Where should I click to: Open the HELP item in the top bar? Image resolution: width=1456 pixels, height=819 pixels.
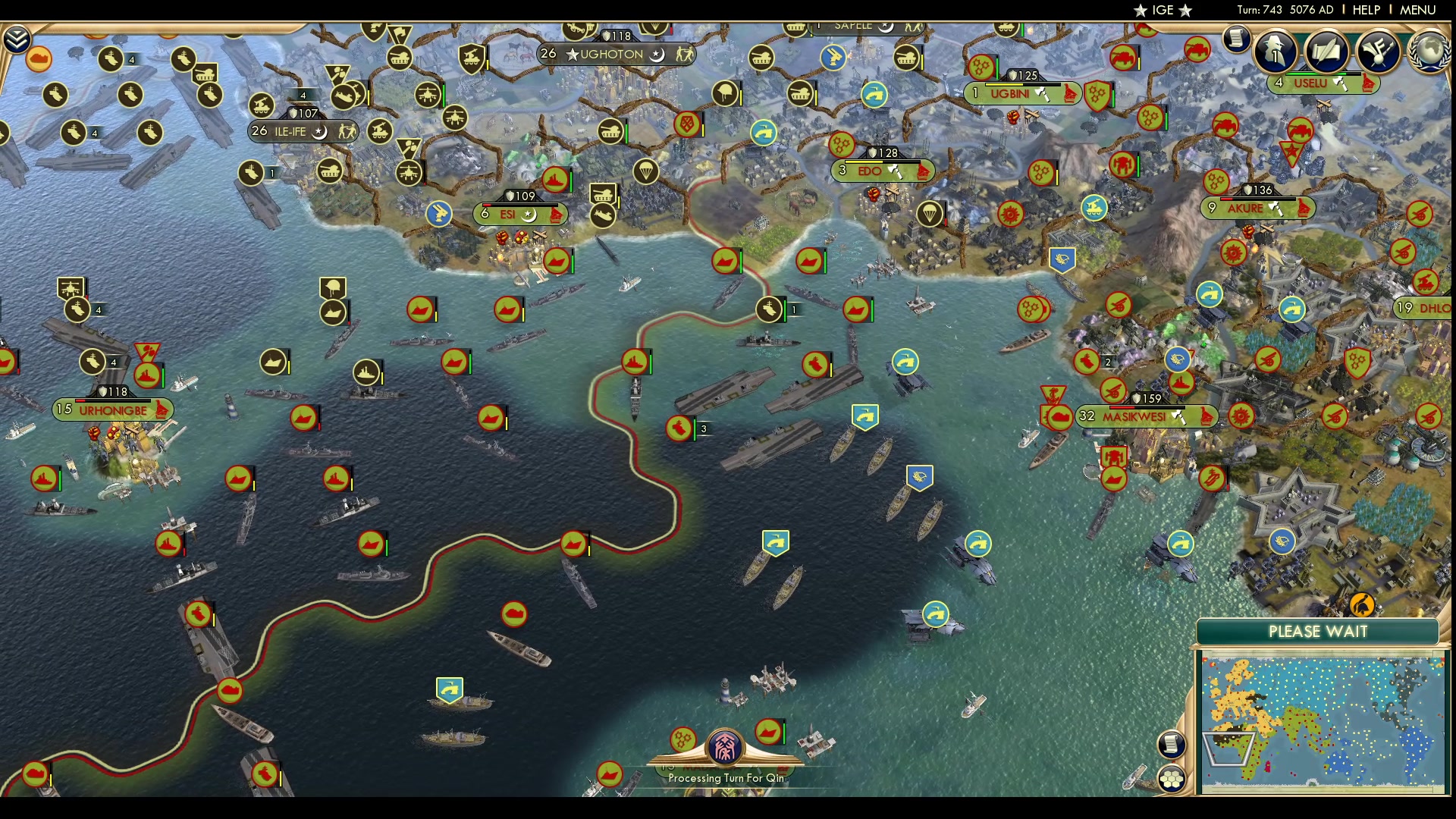click(1366, 10)
